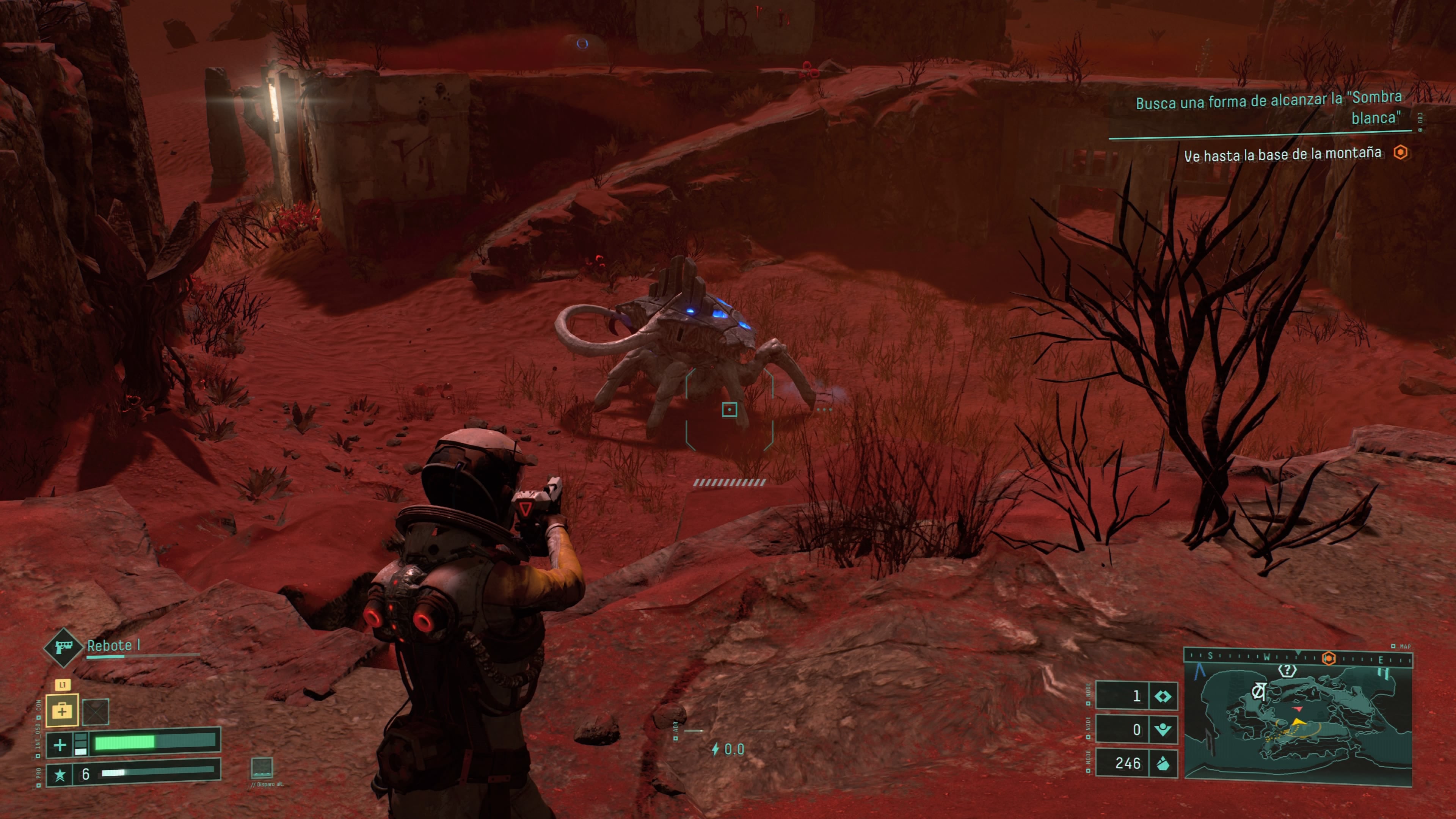Click the double-diamond resource icon
1456x819 pixels.
[1163, 697]
